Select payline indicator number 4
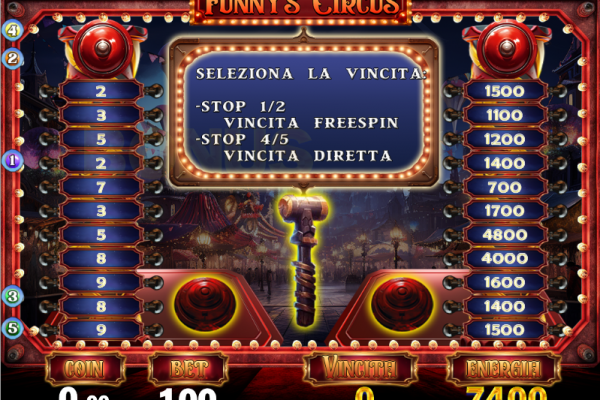Image resolution: width=600 pixels, height=400 pixels. 13,29
